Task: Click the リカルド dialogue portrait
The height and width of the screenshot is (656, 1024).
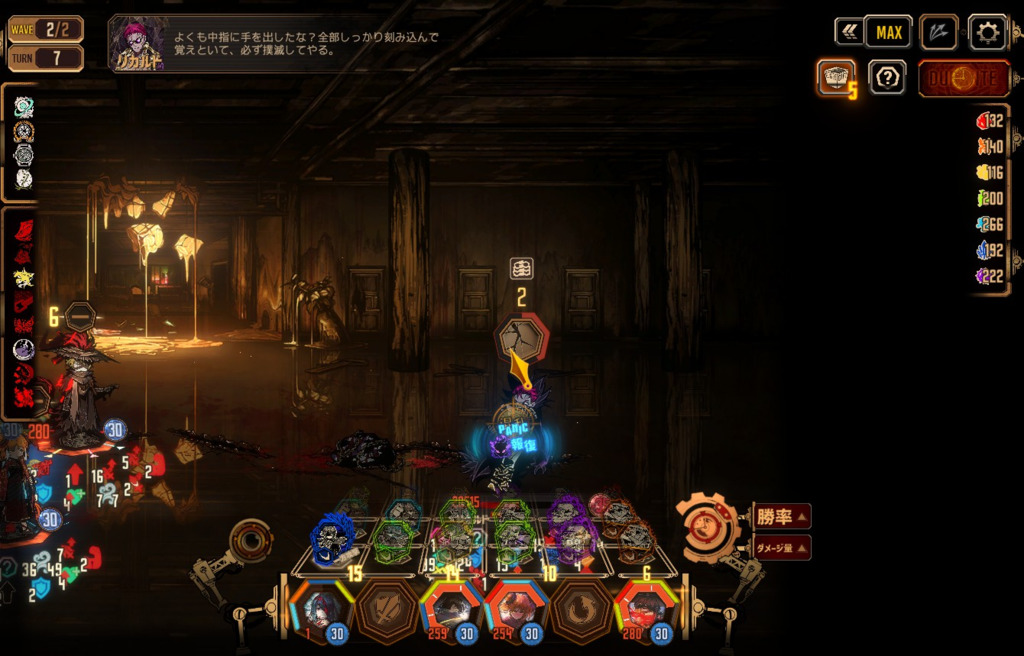Action: point(135,43)
